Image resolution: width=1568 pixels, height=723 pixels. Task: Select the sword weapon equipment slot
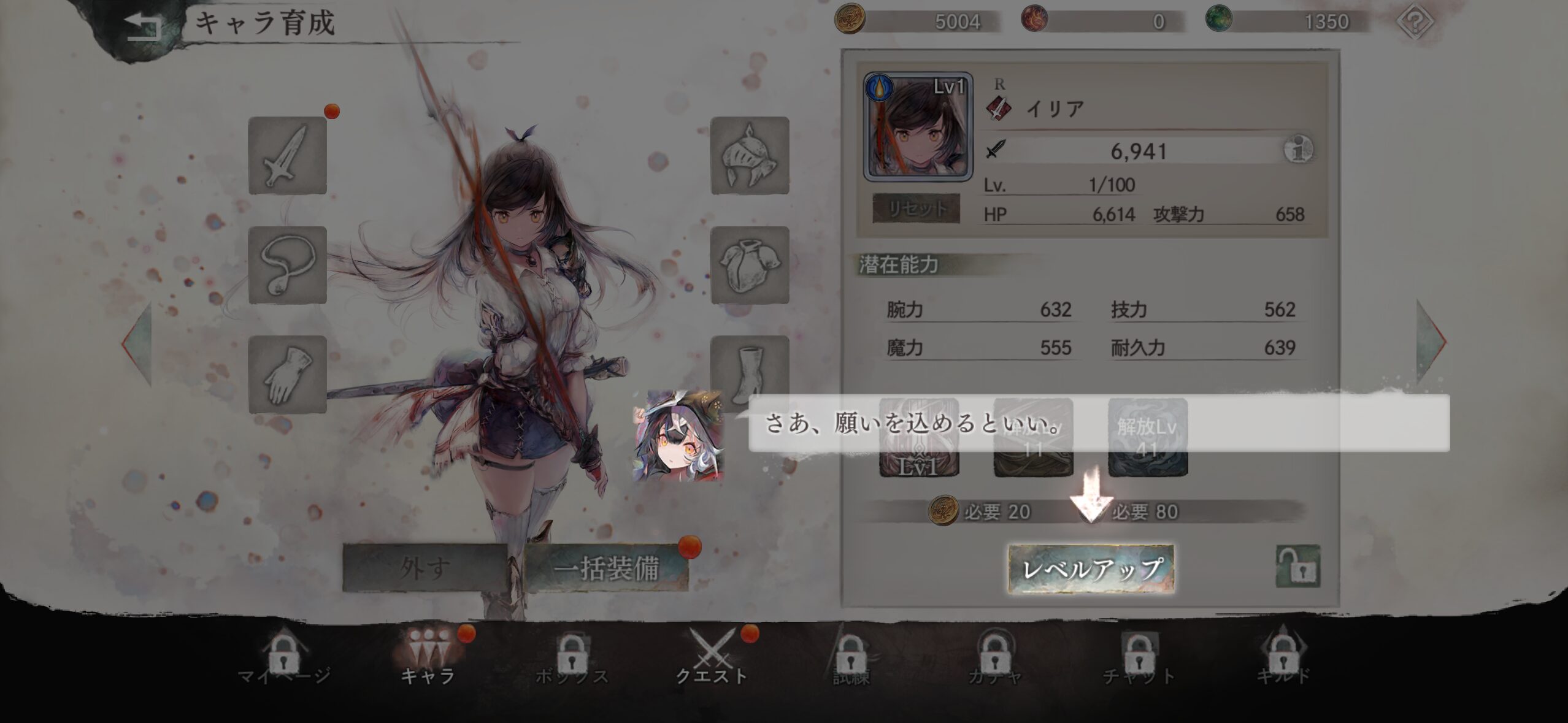tap(287, 156)
